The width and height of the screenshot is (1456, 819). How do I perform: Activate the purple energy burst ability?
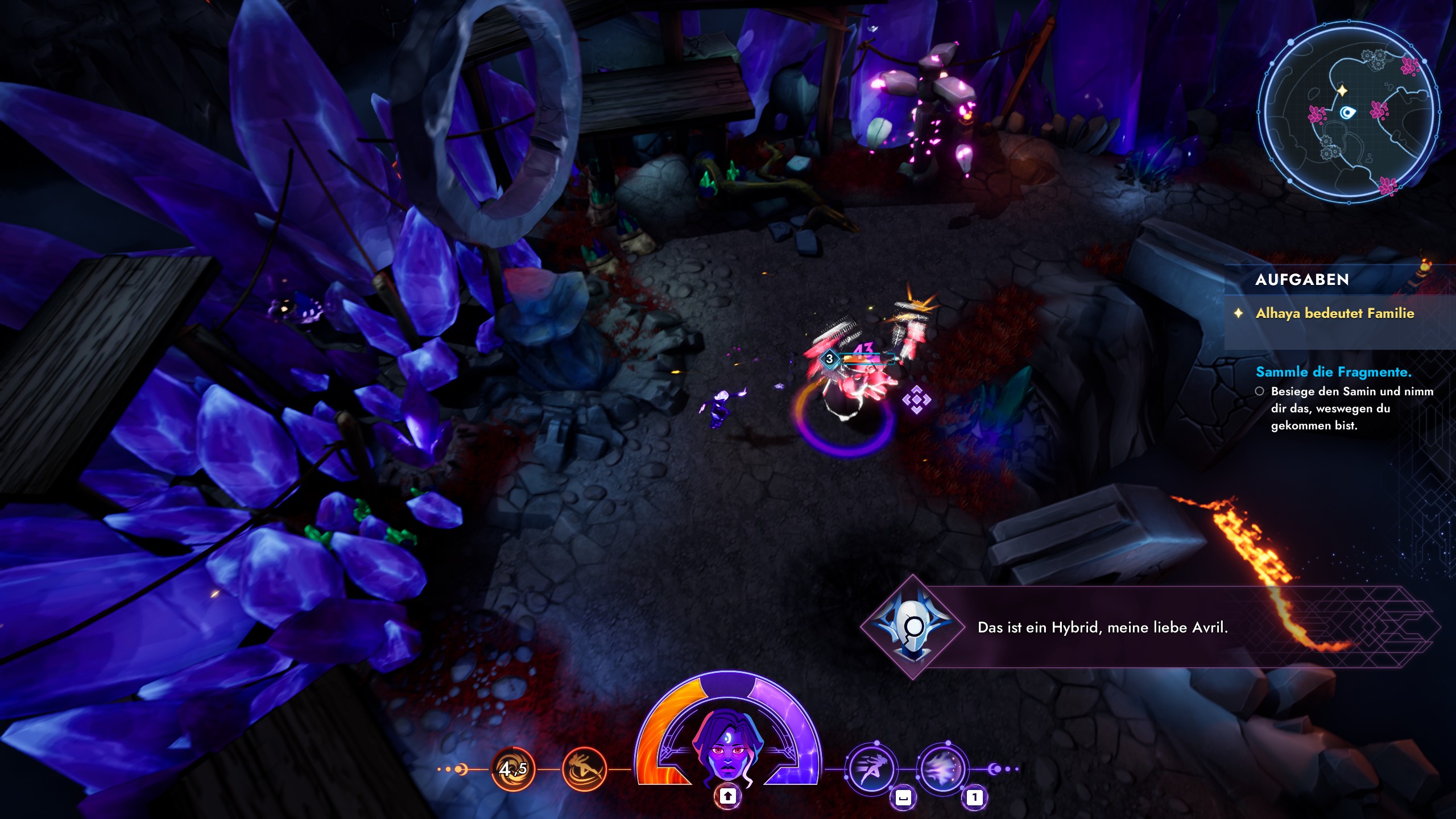pyautogui.click(x=942, y=769)
